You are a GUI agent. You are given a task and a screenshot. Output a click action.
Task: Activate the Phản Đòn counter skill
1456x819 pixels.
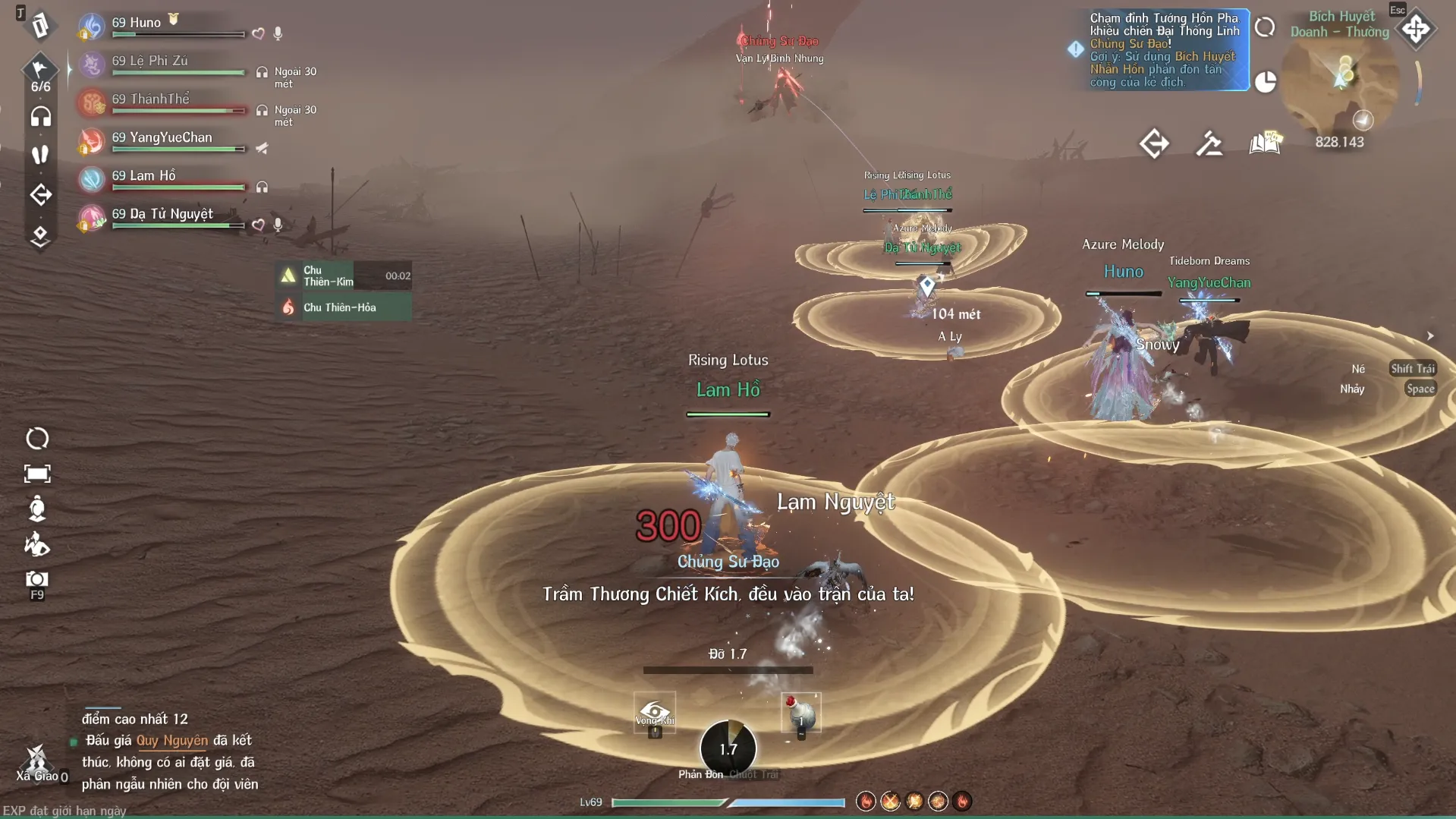[728, 748]
